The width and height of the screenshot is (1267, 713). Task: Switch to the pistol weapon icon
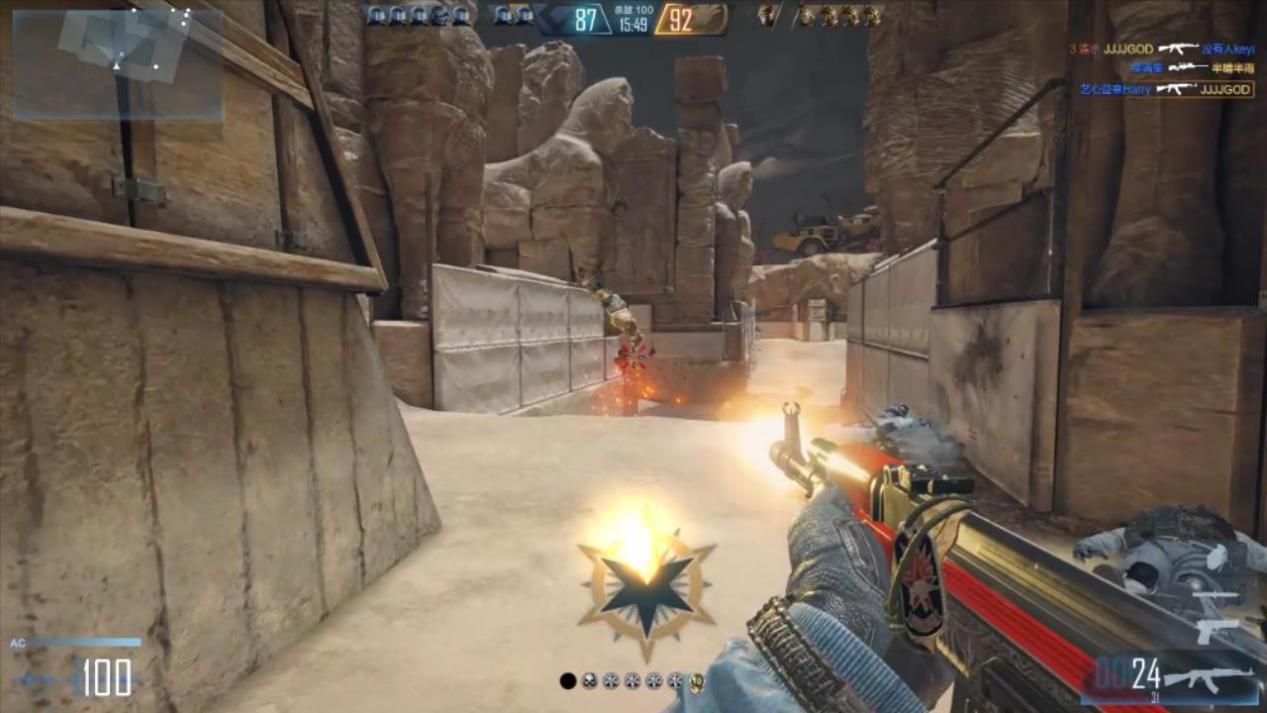(1217, 630)
